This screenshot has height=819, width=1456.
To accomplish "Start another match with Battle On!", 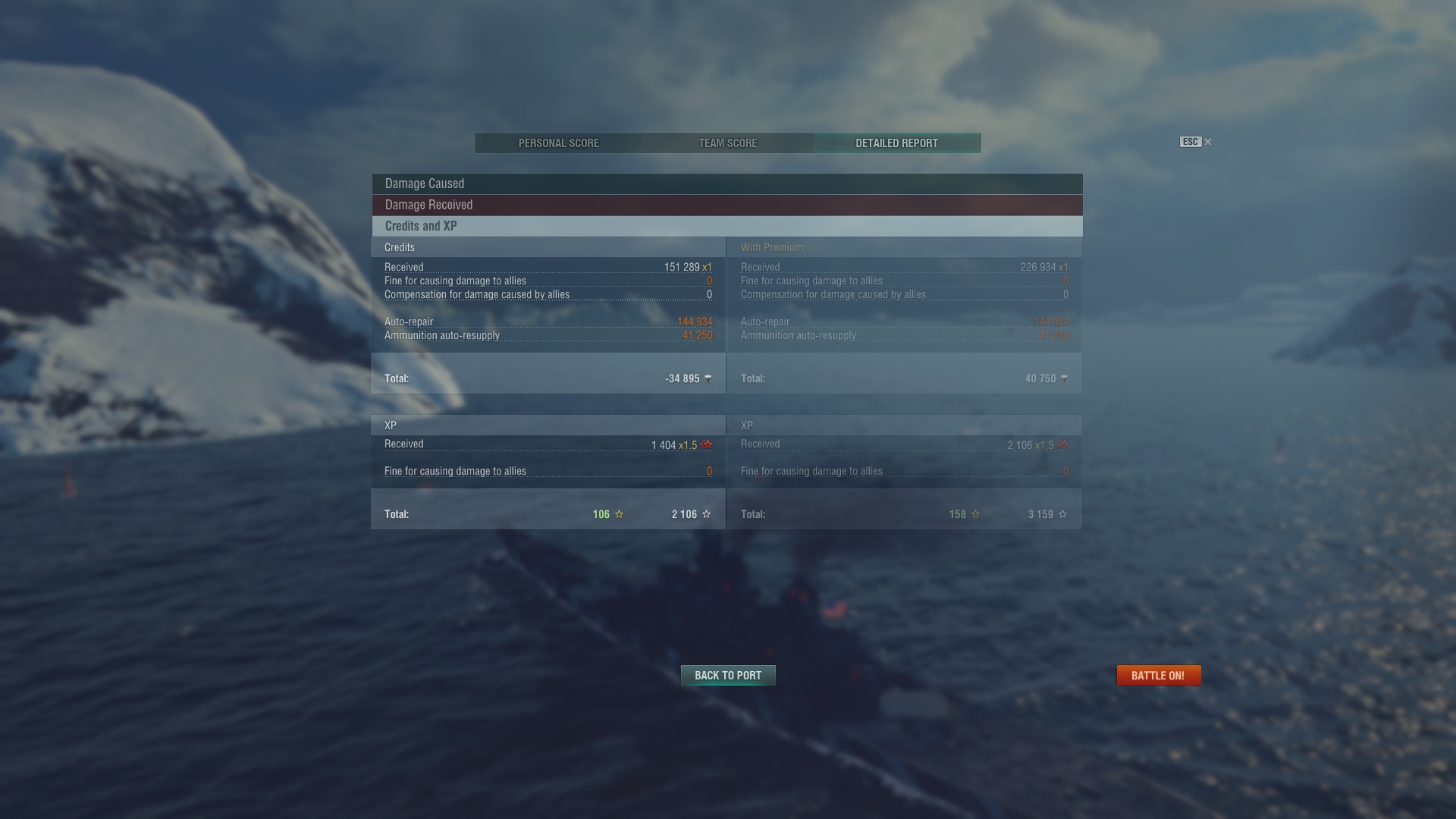I will 1158,676.
